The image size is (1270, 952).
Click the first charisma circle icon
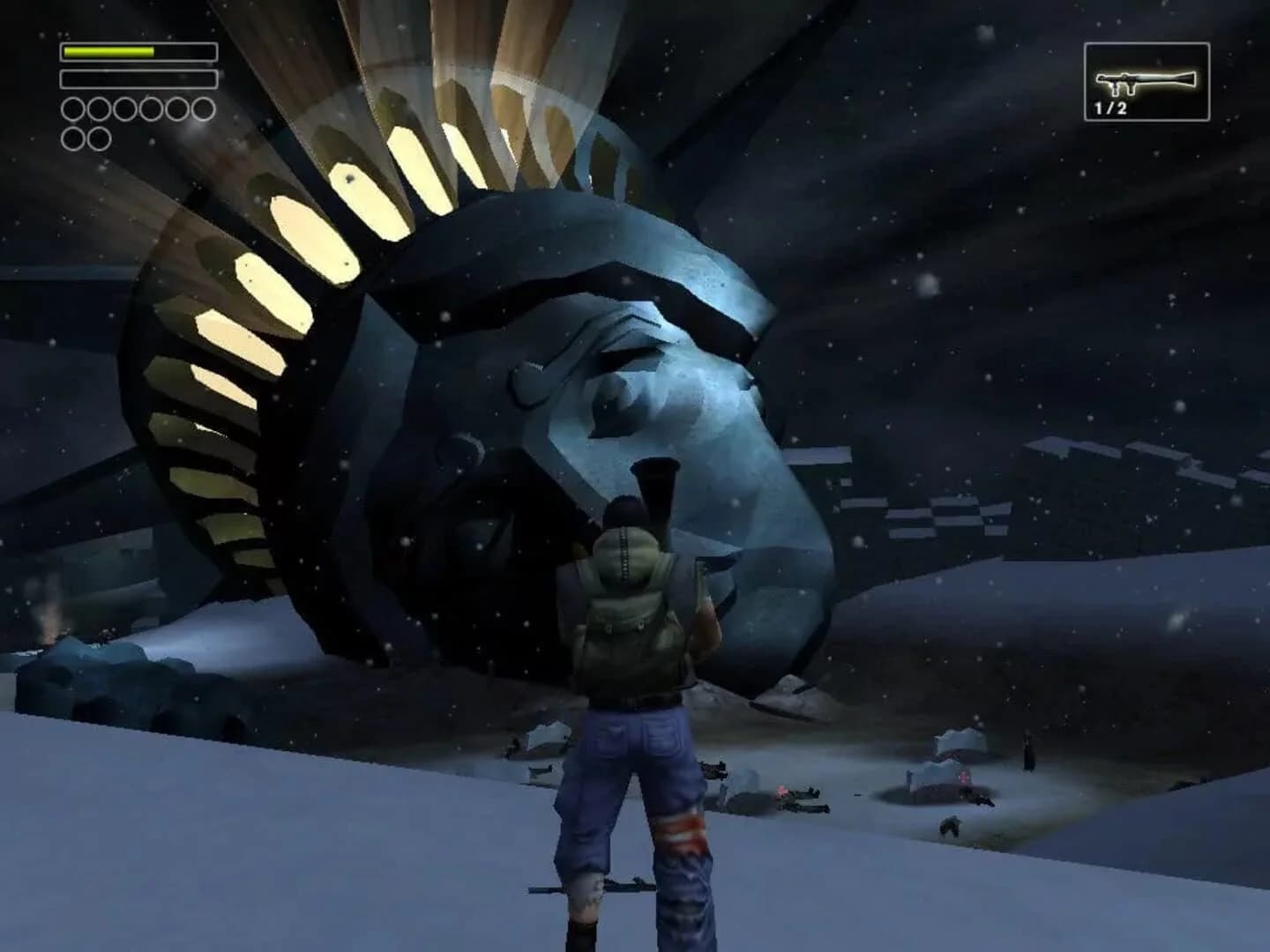(74, 109)
